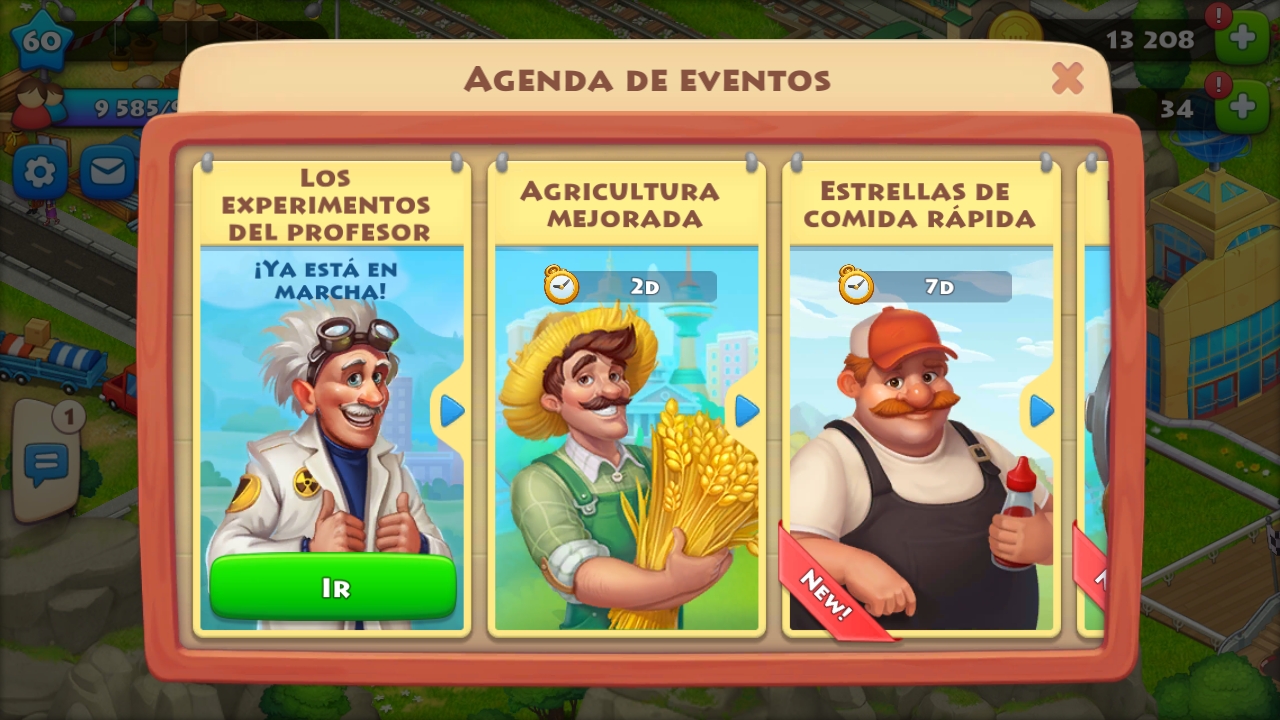Expand Los Experimentos del Profesor with its blue arrow
The width and height of the screenshot is (1280, 720).
452,411
